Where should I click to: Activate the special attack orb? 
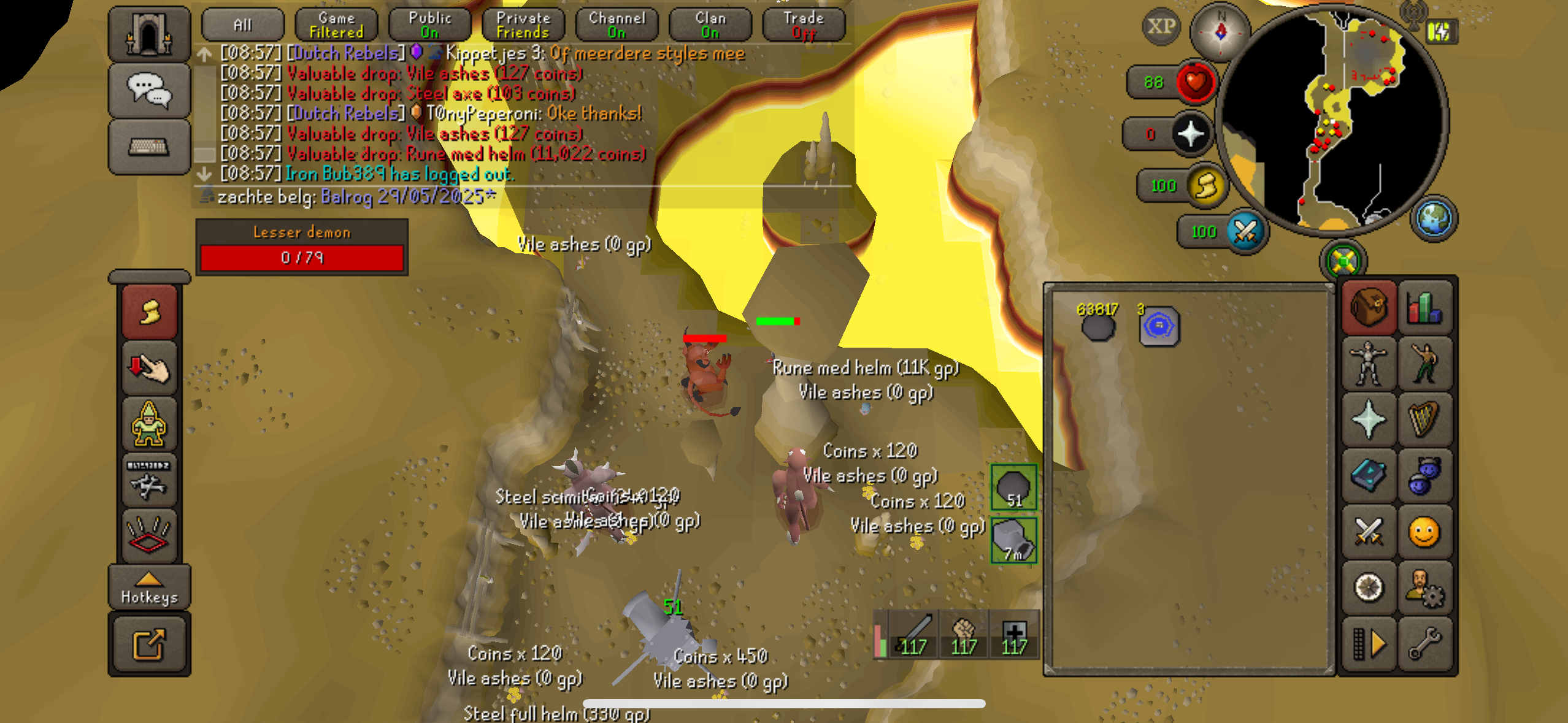(x=1246, y=232)
